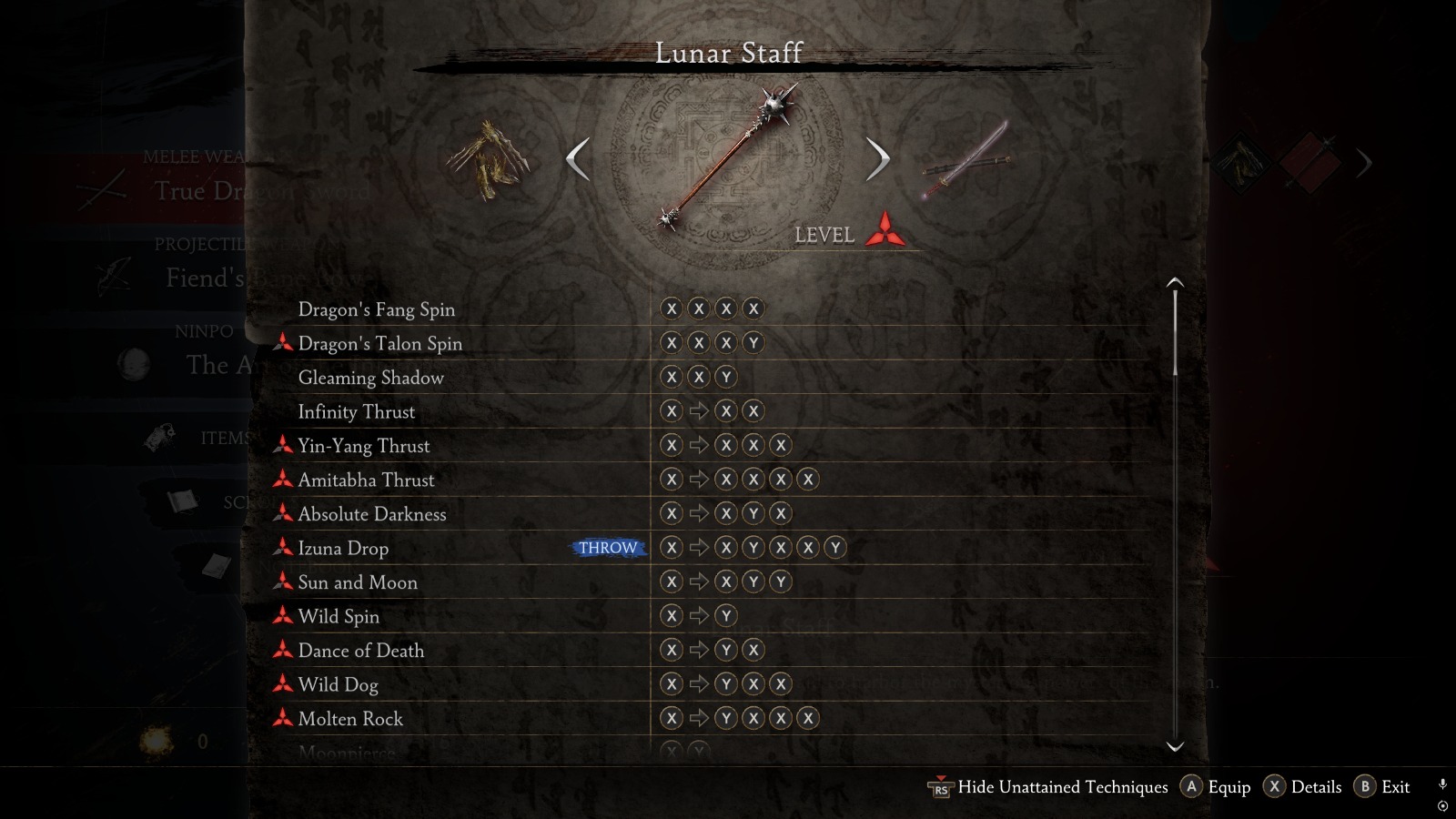The image size is (1456, 819).
Task: Choose Dragon's Talon Spin from the list
Action: click(x=379, y=343)
